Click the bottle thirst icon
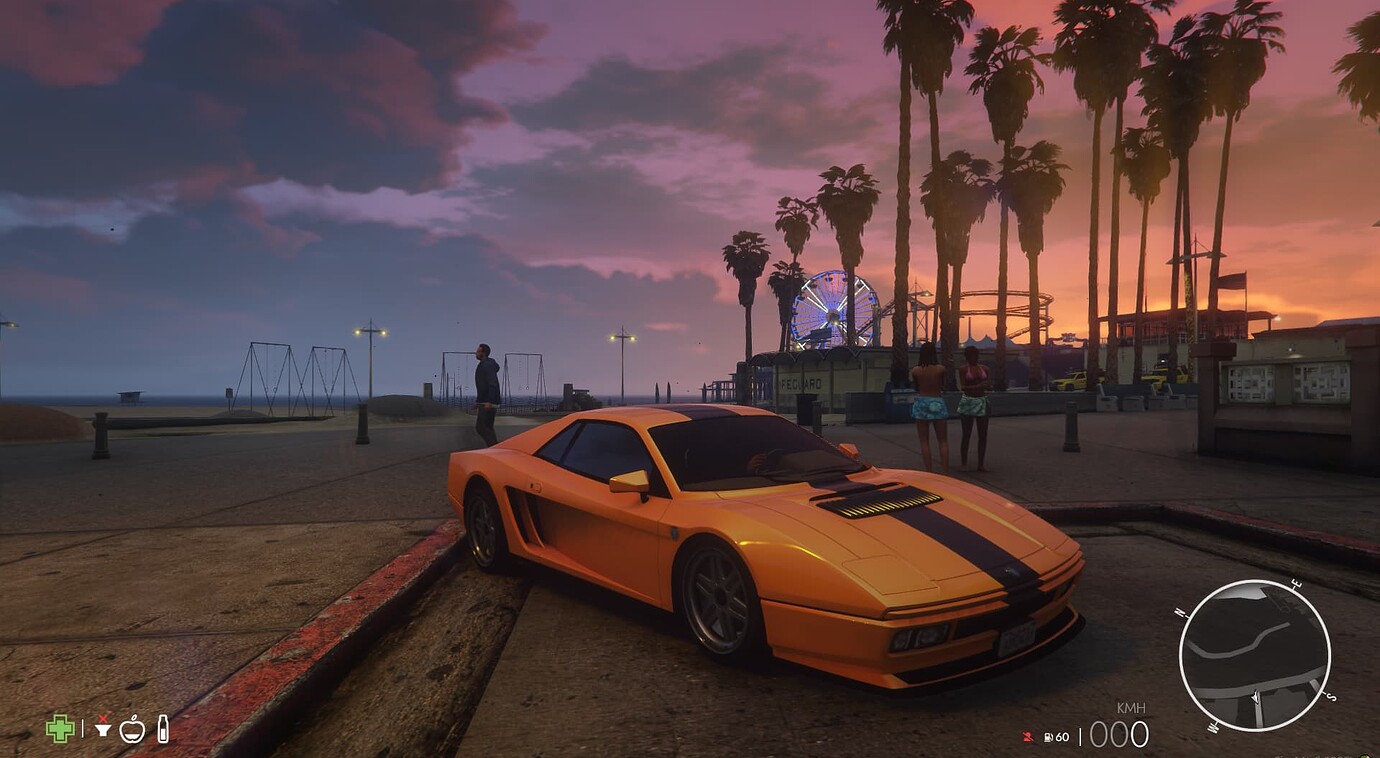The height and width of the screenshot is (758, 1380). tap(163, 728)
